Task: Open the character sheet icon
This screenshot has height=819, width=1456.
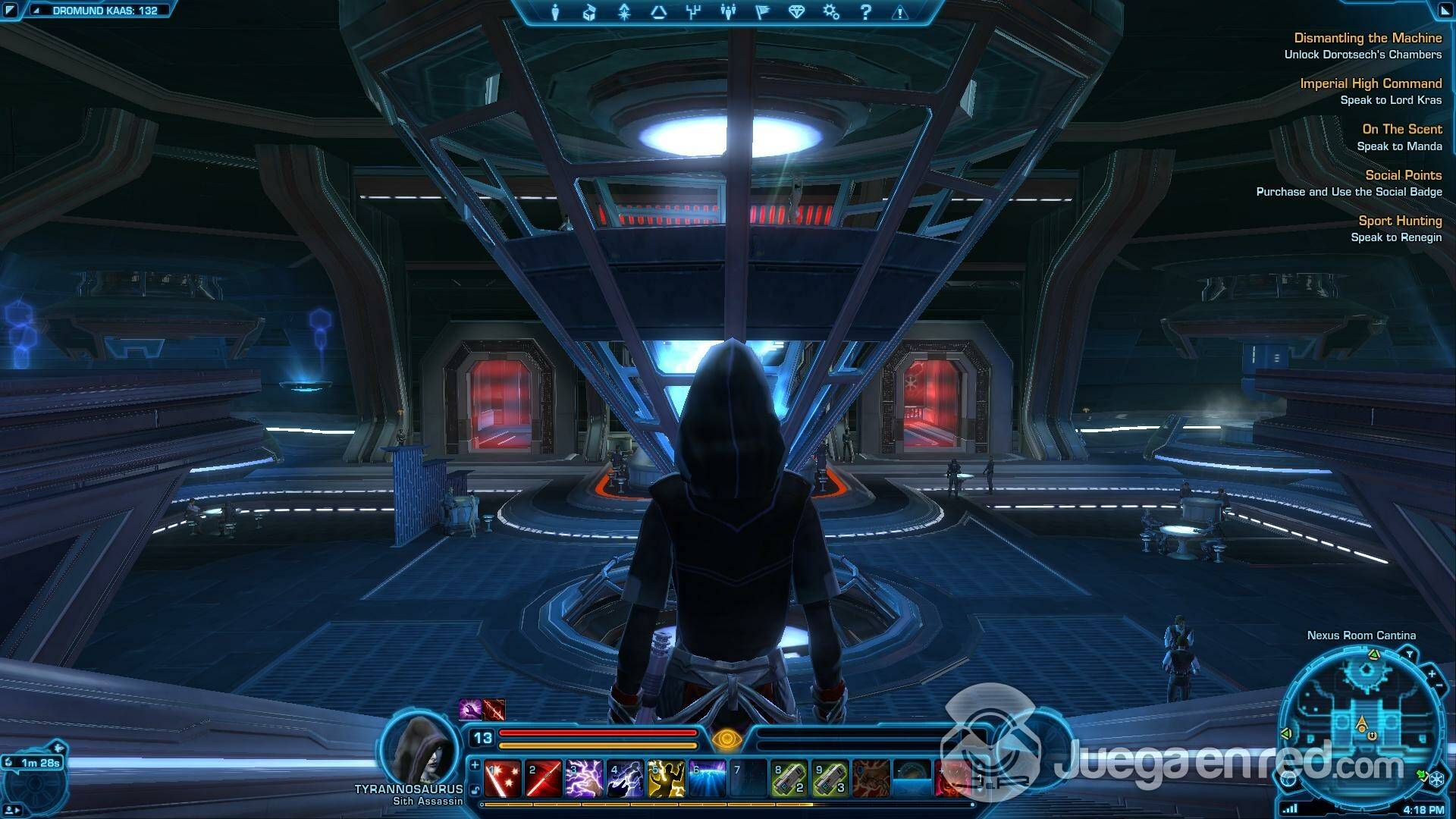Action: [555, 12]
